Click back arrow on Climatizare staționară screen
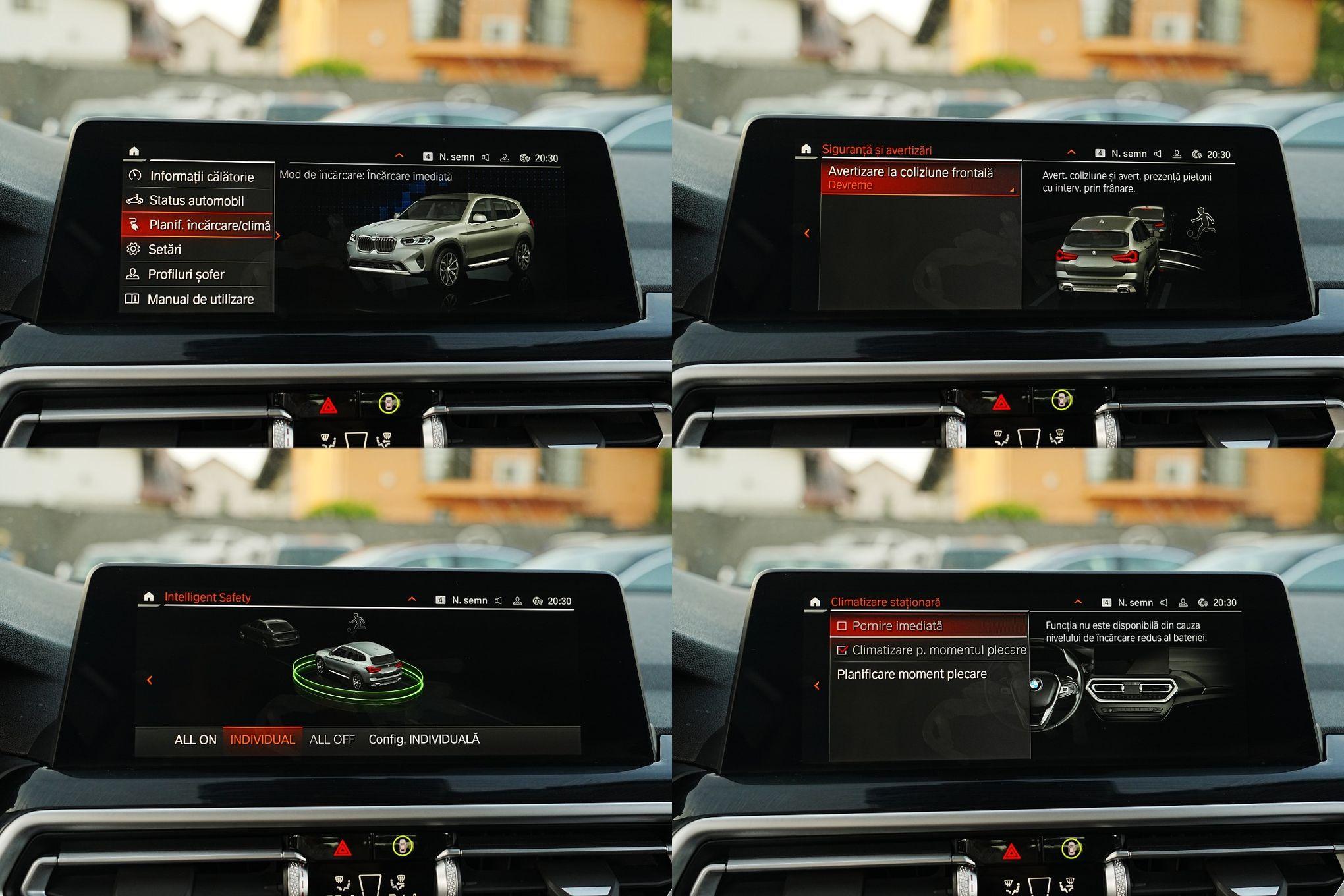 click(817, 686)
